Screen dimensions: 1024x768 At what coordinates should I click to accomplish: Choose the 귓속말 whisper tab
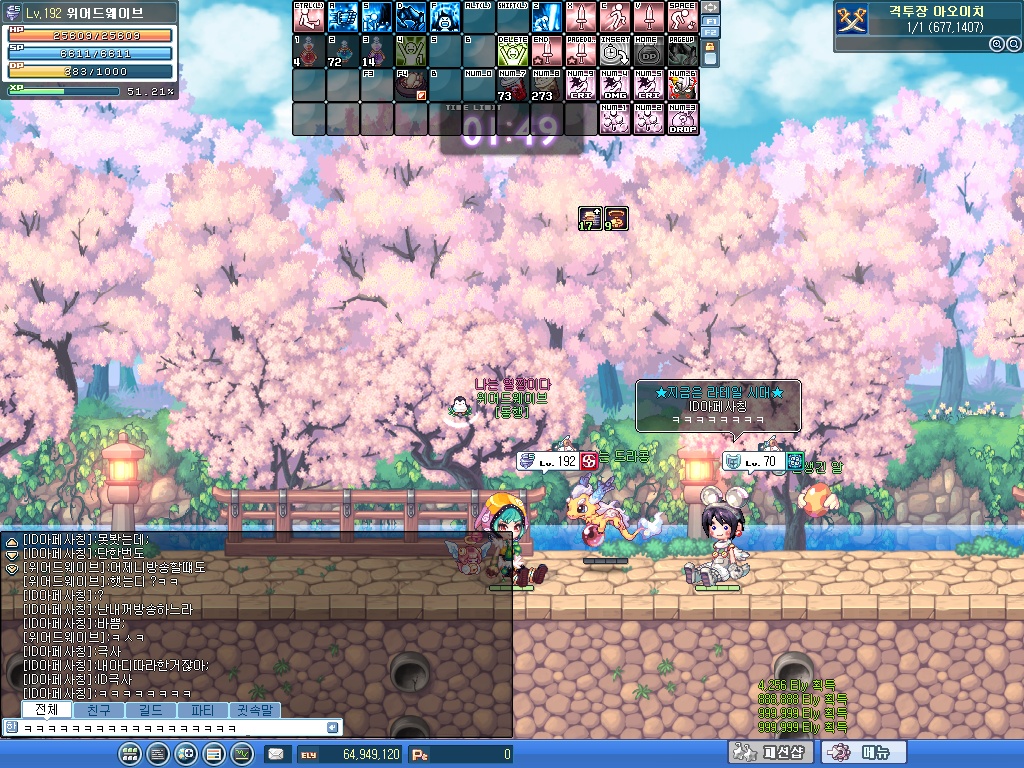point(254,710)
